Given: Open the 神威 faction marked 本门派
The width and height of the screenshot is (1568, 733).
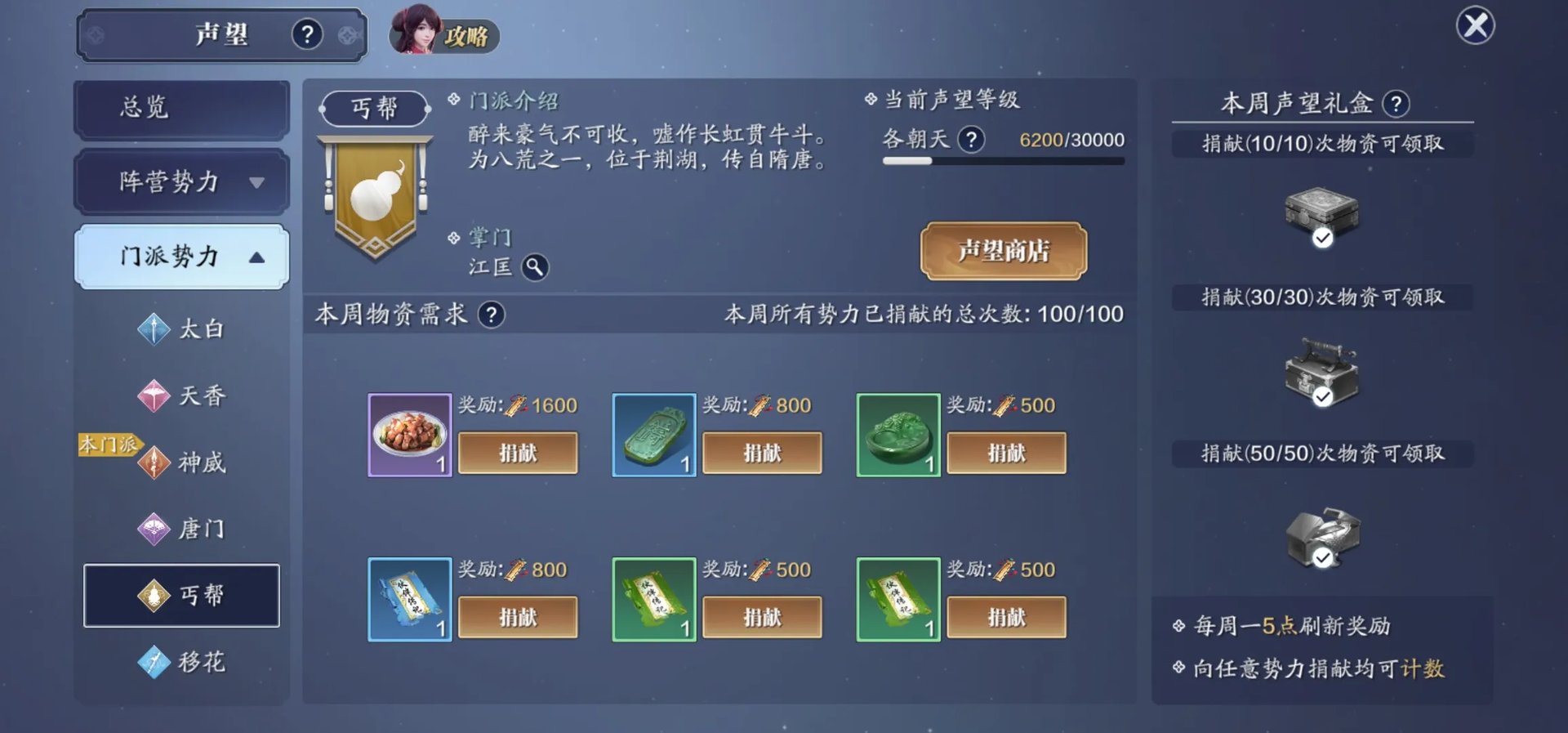Looking at the screenshot, I should 181,463.
